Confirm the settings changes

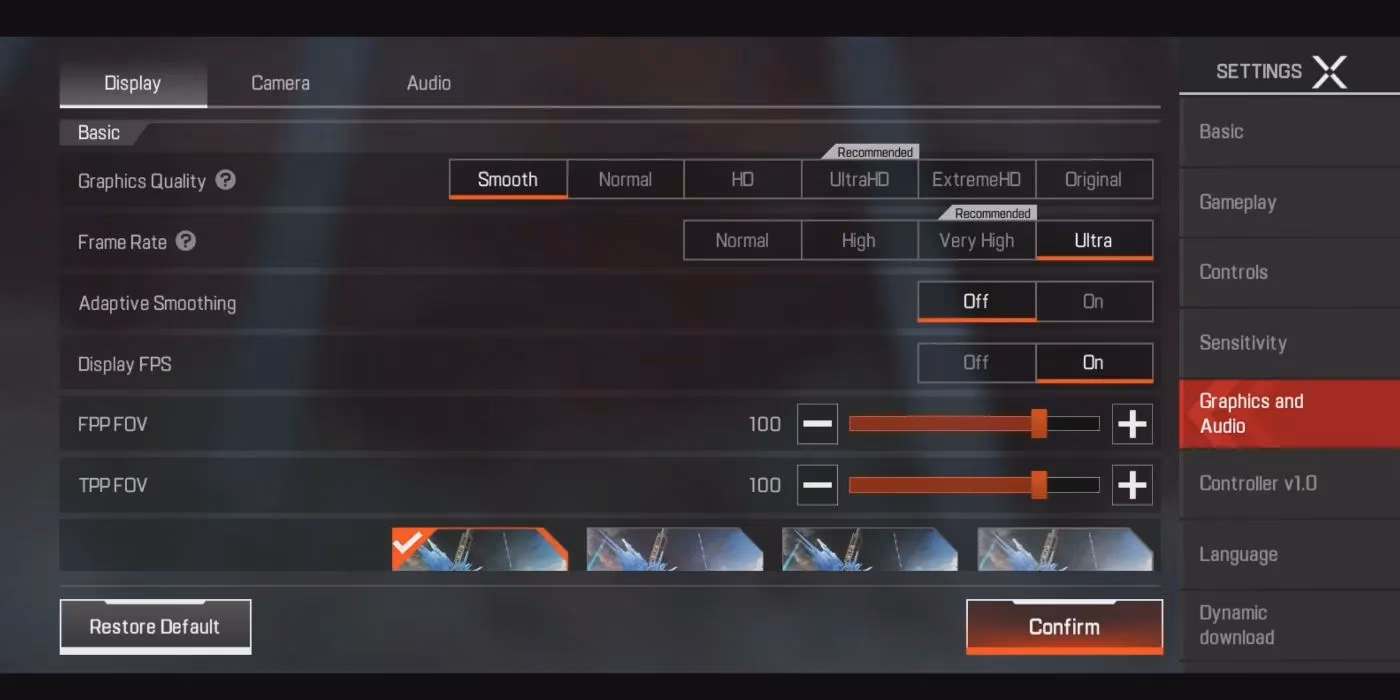pyautogui.click(x=1064, y=627)
